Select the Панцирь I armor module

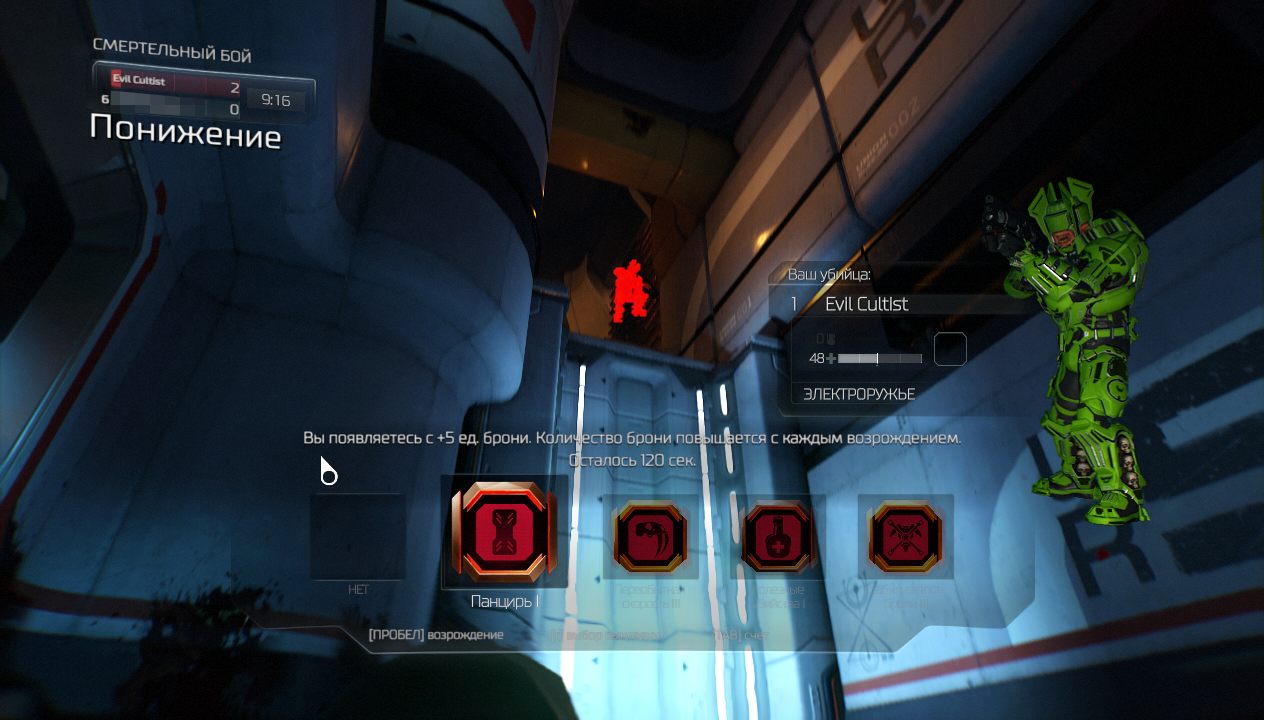[x=504, y=531]
